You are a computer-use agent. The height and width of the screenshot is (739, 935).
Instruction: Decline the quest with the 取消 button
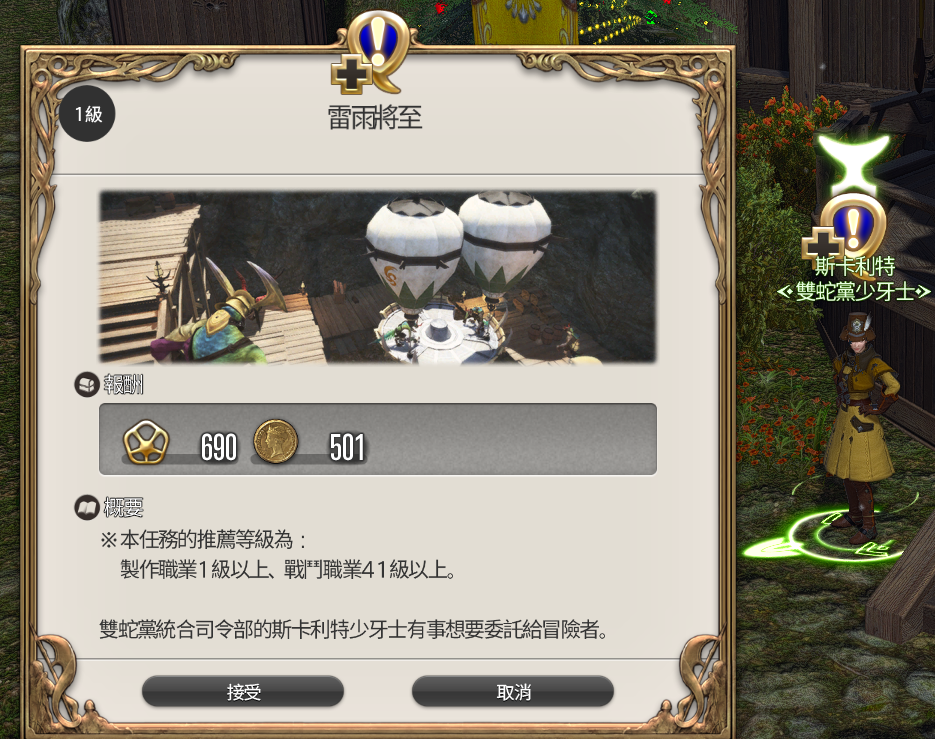point(512,692)
